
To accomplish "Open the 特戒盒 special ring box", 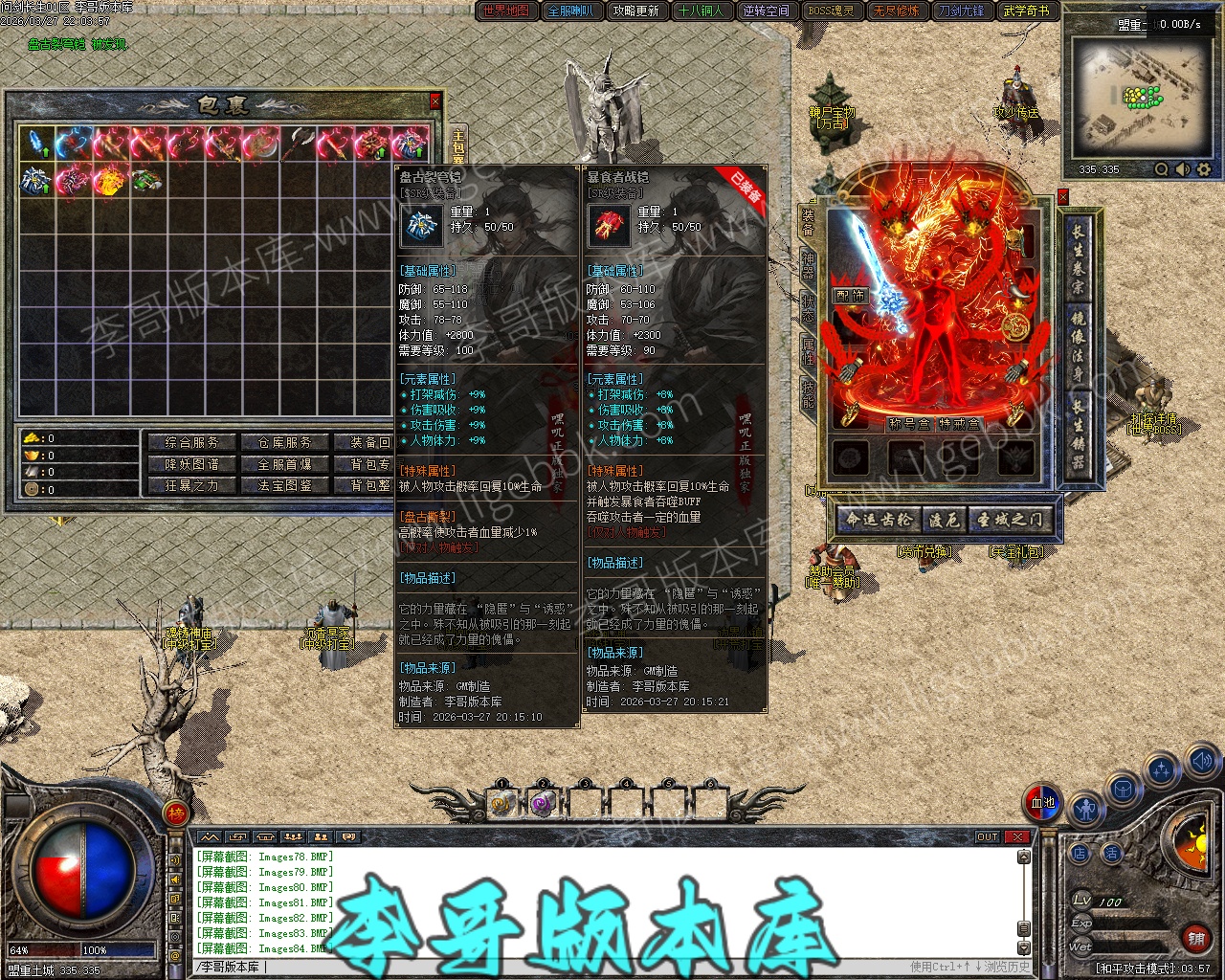I will (x=958, y=424).
